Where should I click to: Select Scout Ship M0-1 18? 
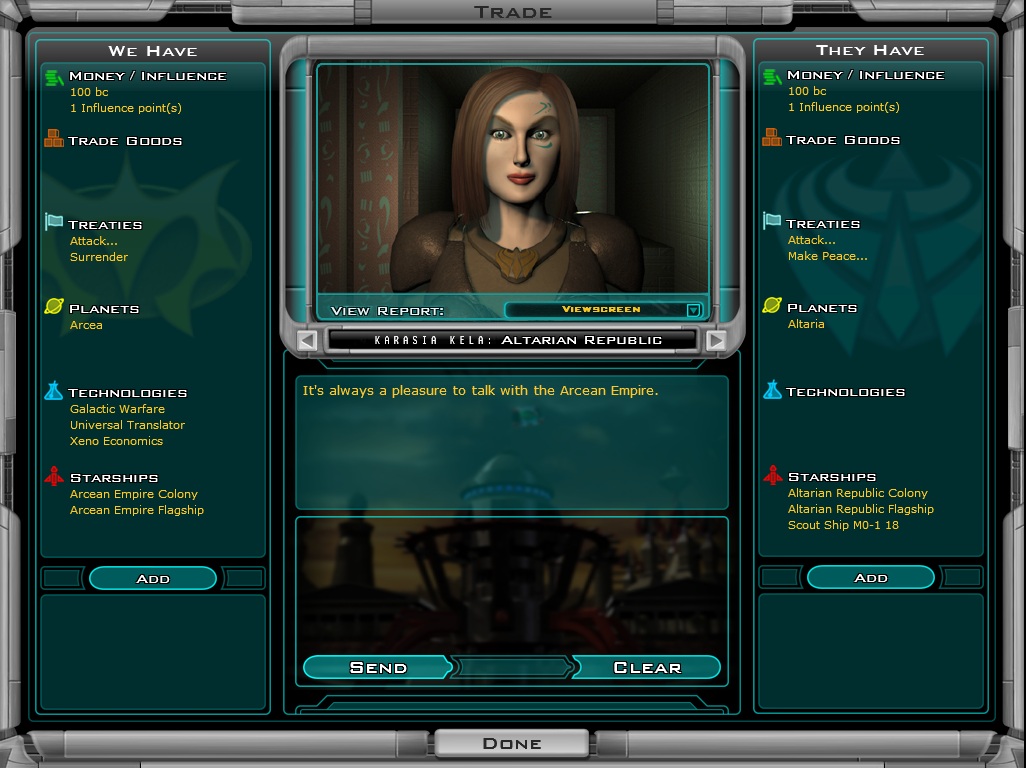pos(843,525)
